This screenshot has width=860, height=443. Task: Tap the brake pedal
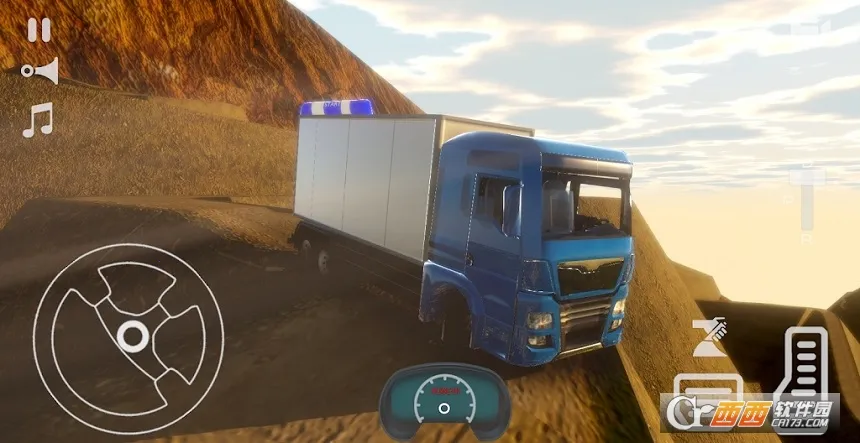pos(708,392)
